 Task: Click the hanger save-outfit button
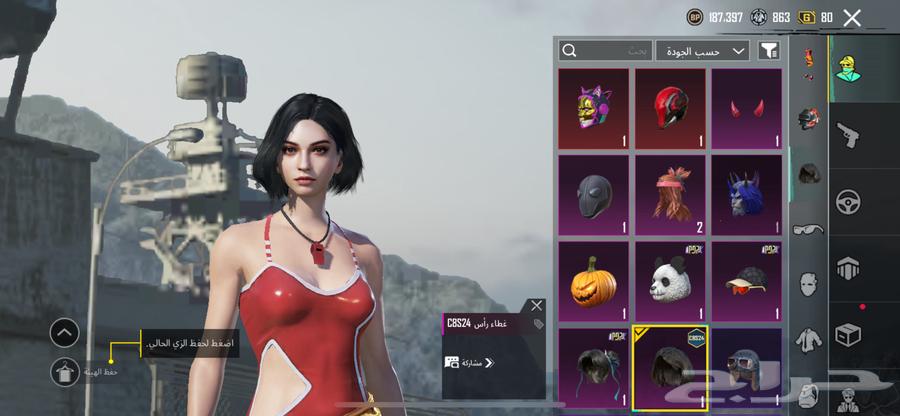63,372
